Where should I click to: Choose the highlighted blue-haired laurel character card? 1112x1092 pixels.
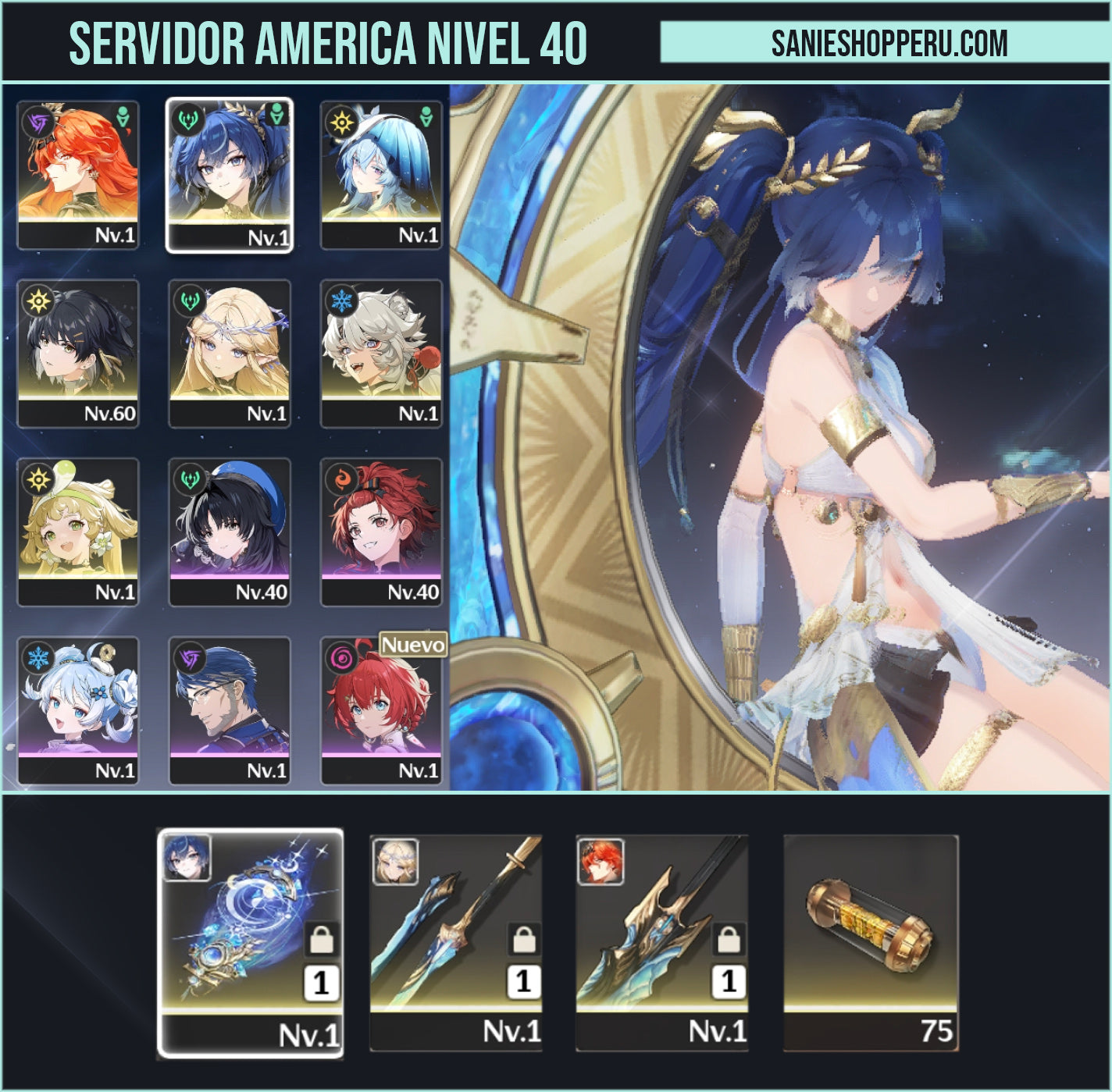click(x=230, y=175)
